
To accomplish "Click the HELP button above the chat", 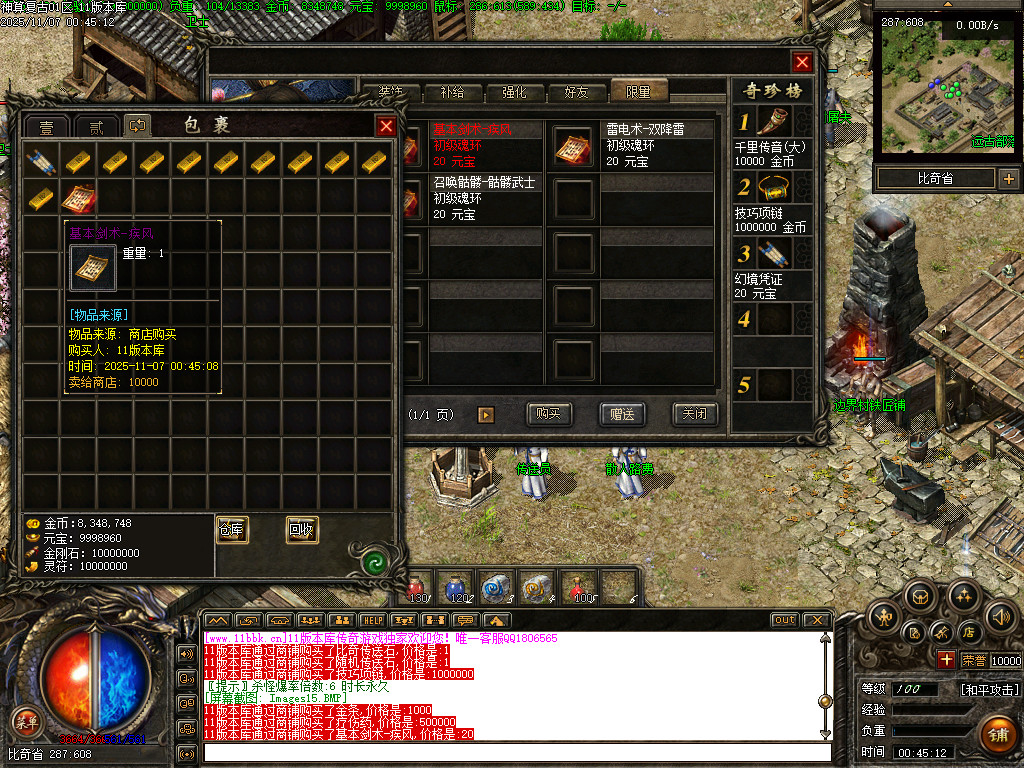I will (372, 621).
